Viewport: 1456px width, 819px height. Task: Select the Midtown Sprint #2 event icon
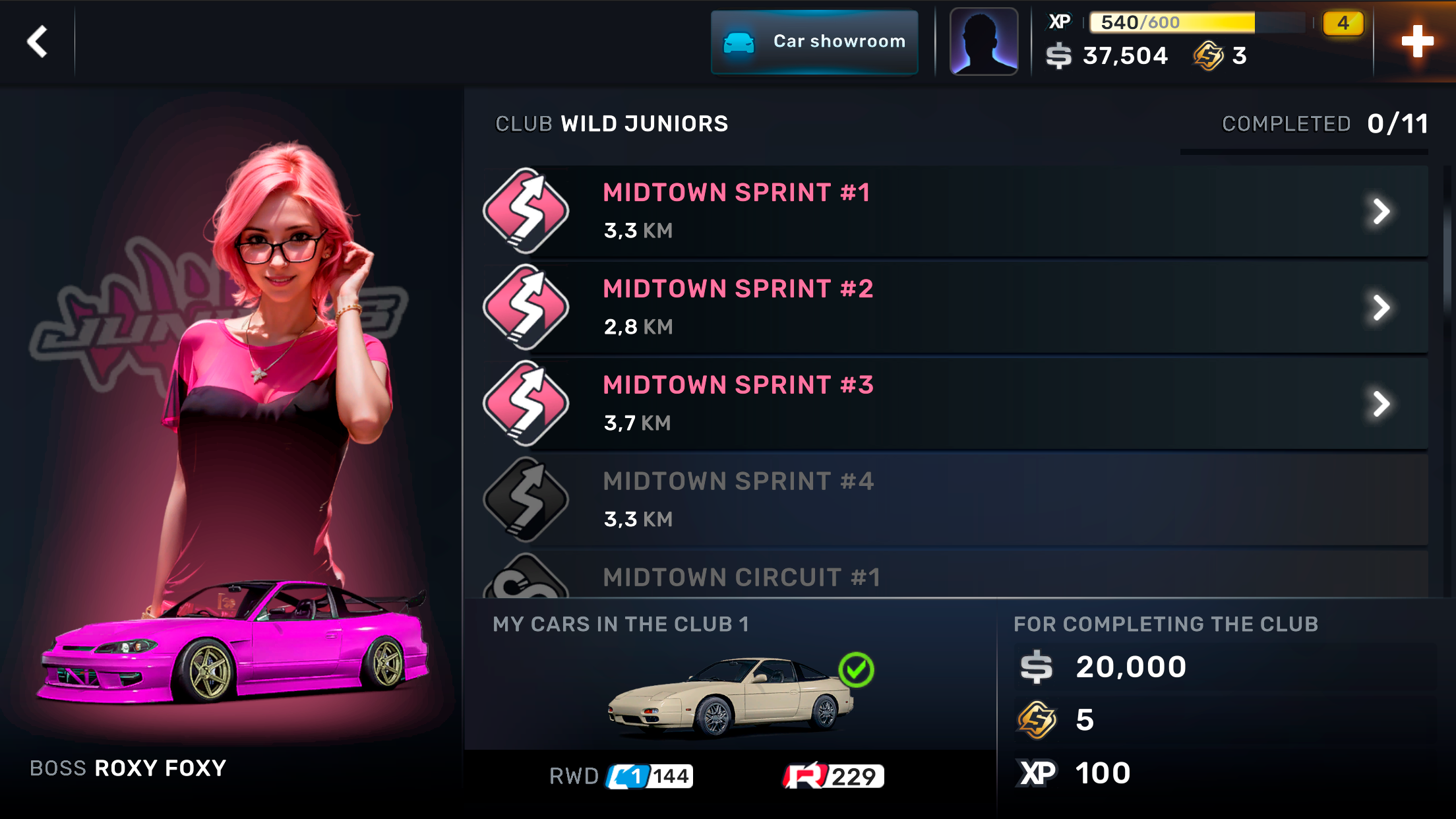pyautogui.click(x=526, y=306)
